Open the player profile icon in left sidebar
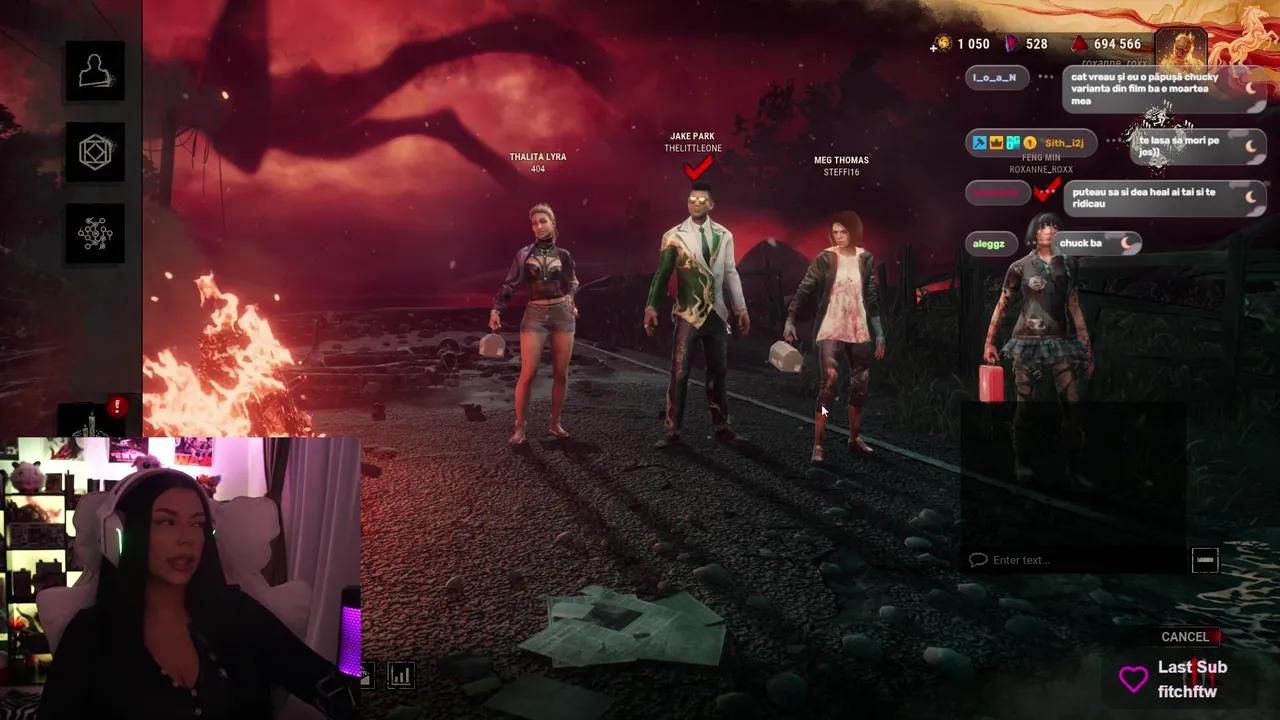Viewport: 1280px width, 720px height. tap(95, 70)
